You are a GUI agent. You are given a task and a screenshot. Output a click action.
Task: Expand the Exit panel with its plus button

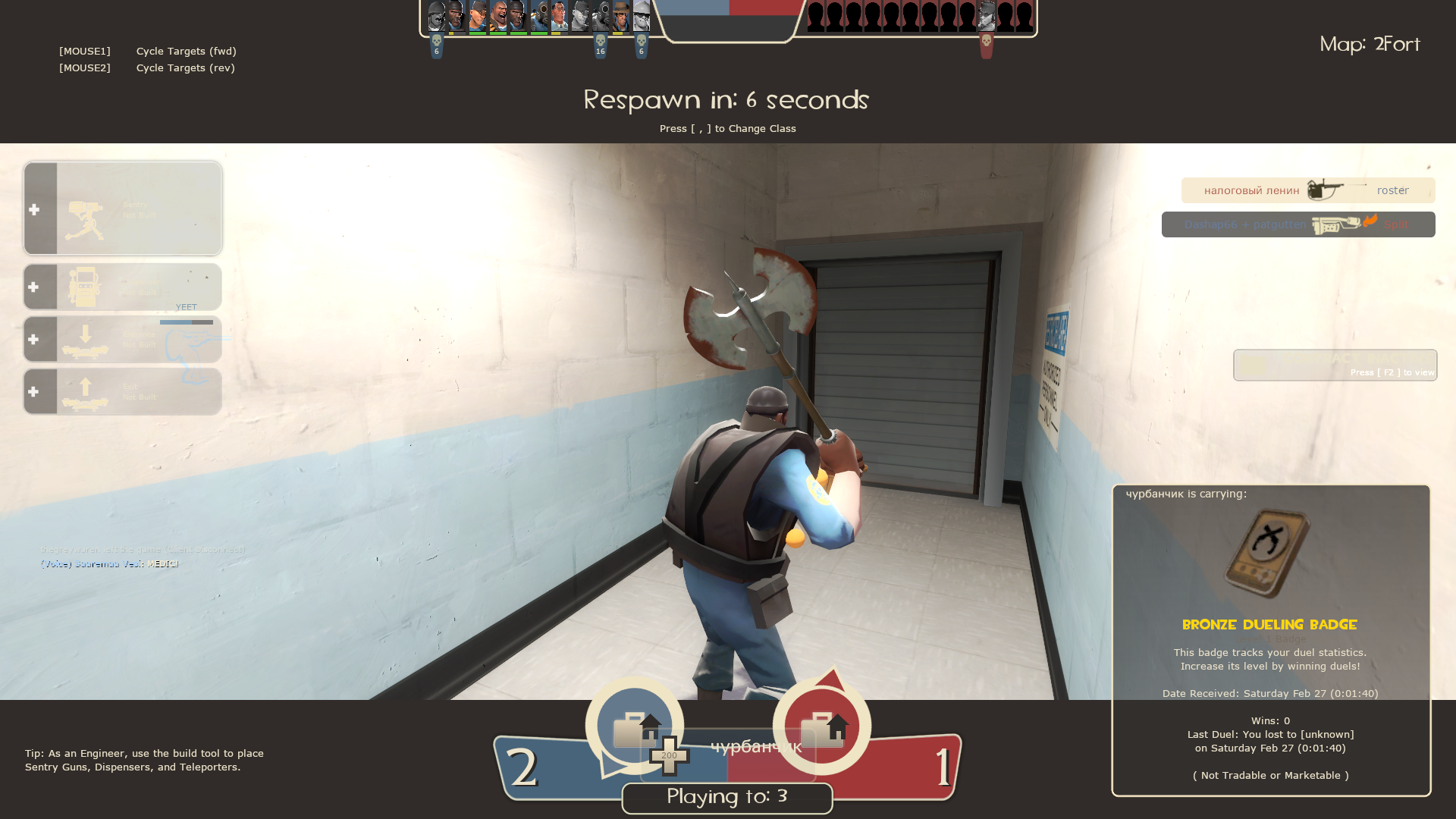(x=35, y=391)
